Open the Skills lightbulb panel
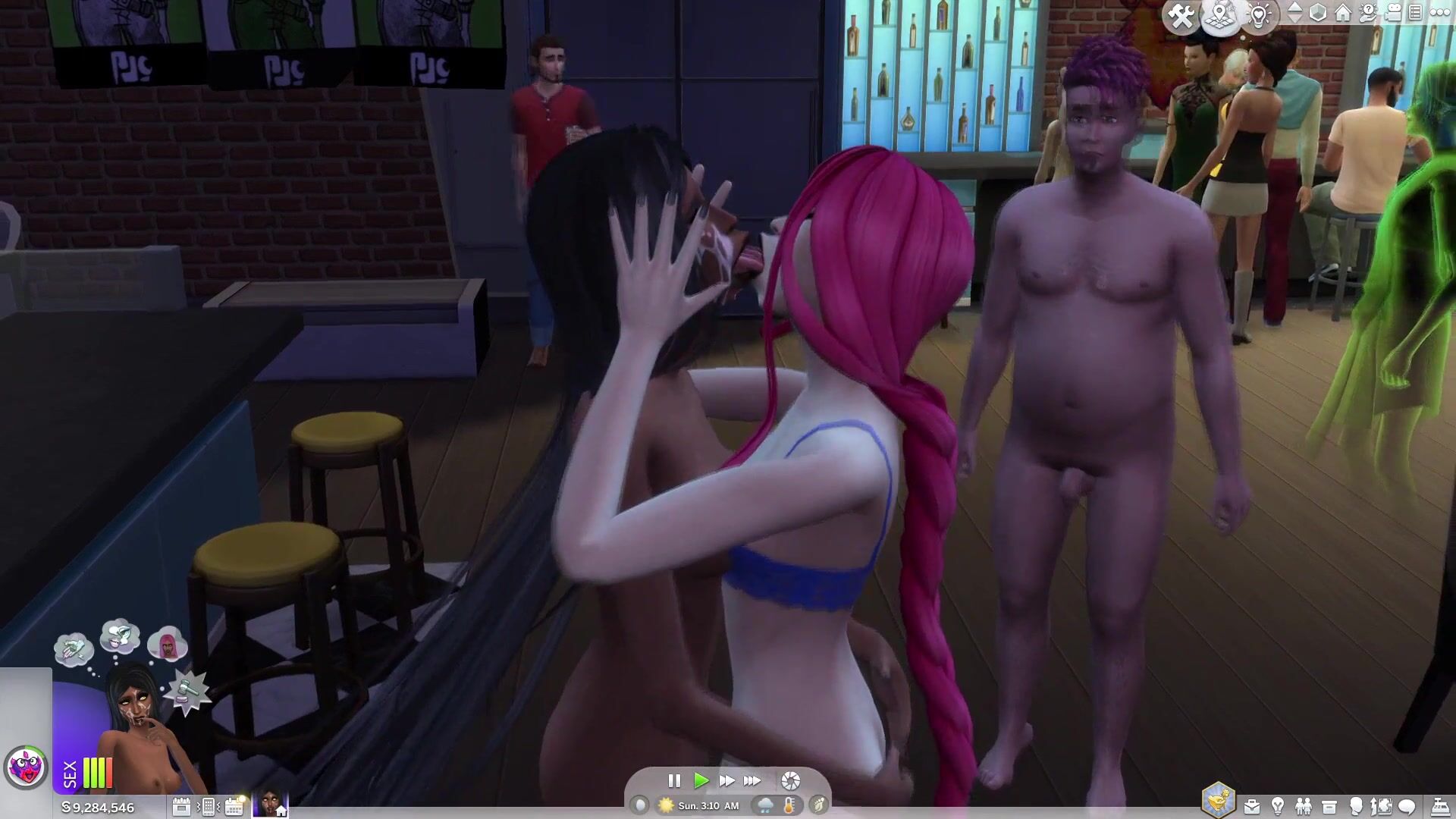Screen dimensions: 1456x819 (x=1278, y=806)
